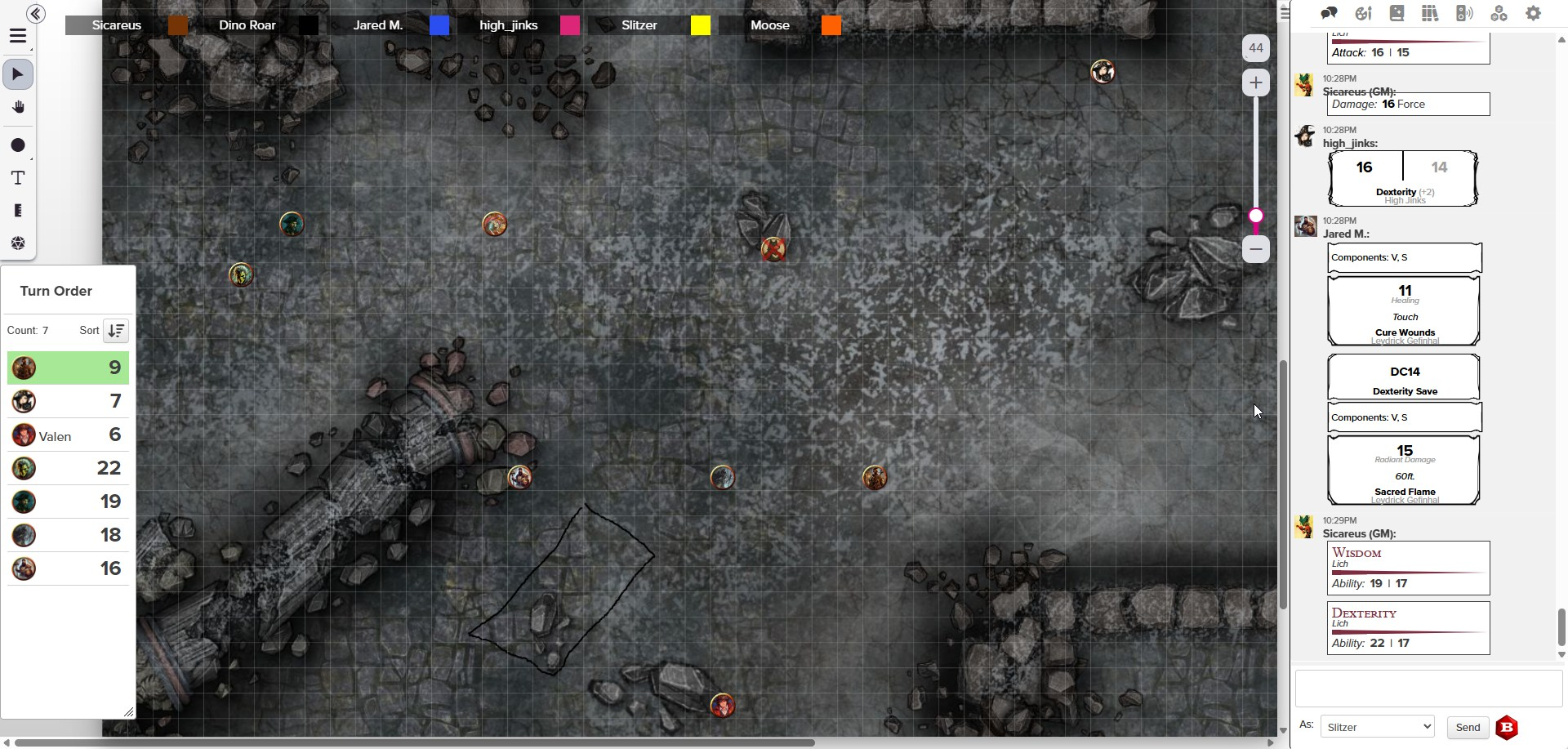Open the dice rolling tool

[x=18, y=243]
